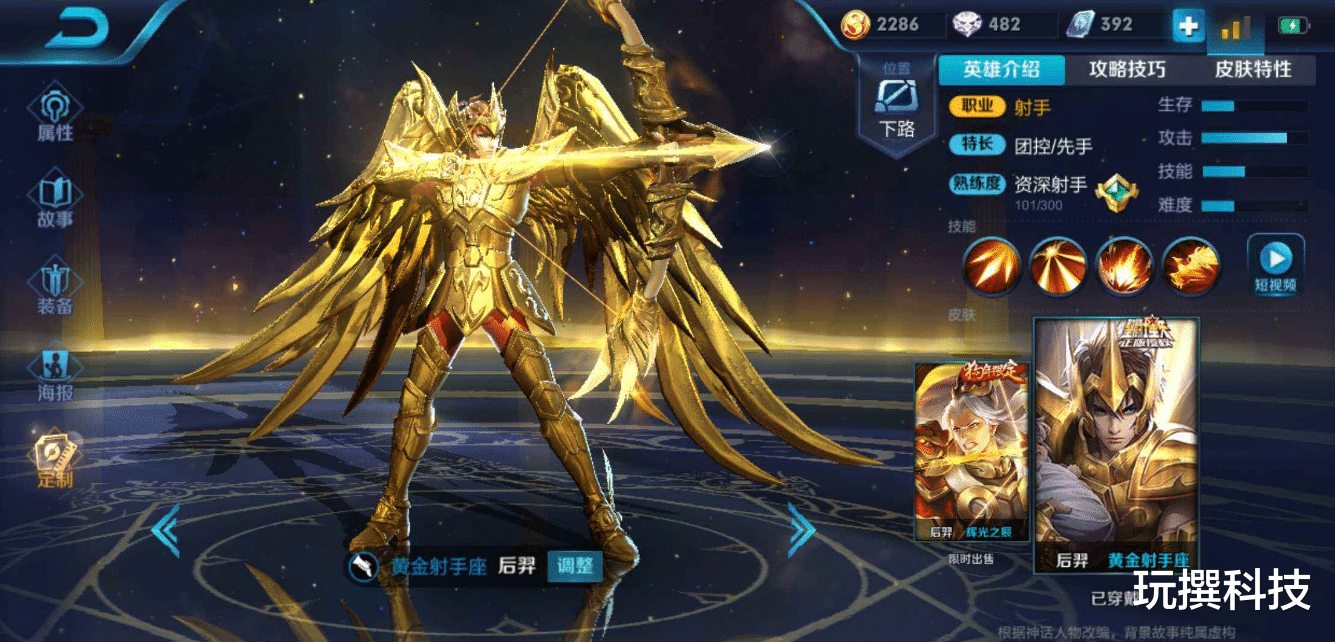Show the previous hero with left arrow

(164, 530)
